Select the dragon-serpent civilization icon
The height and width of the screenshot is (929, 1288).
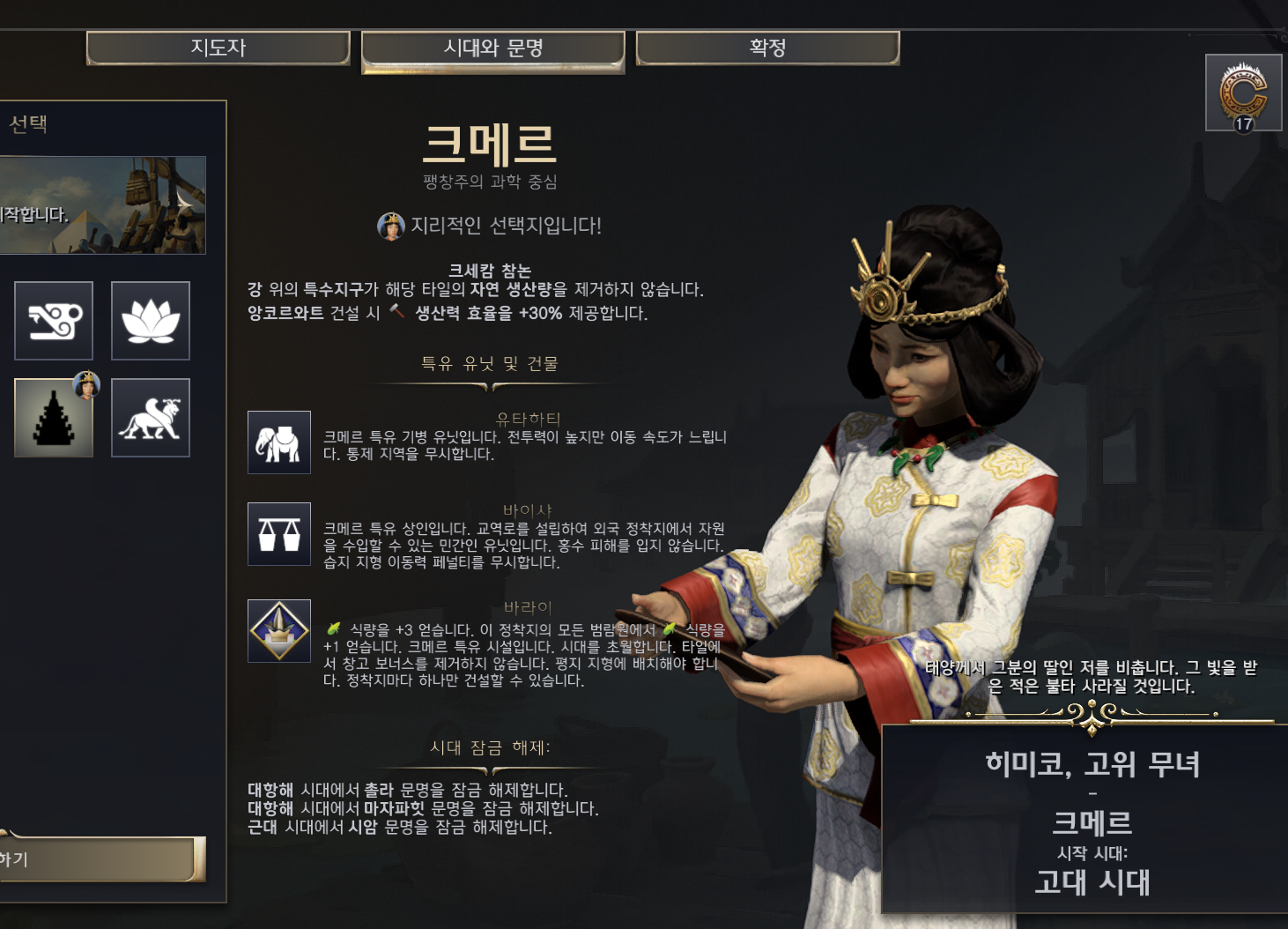click(x=54, y=321)
